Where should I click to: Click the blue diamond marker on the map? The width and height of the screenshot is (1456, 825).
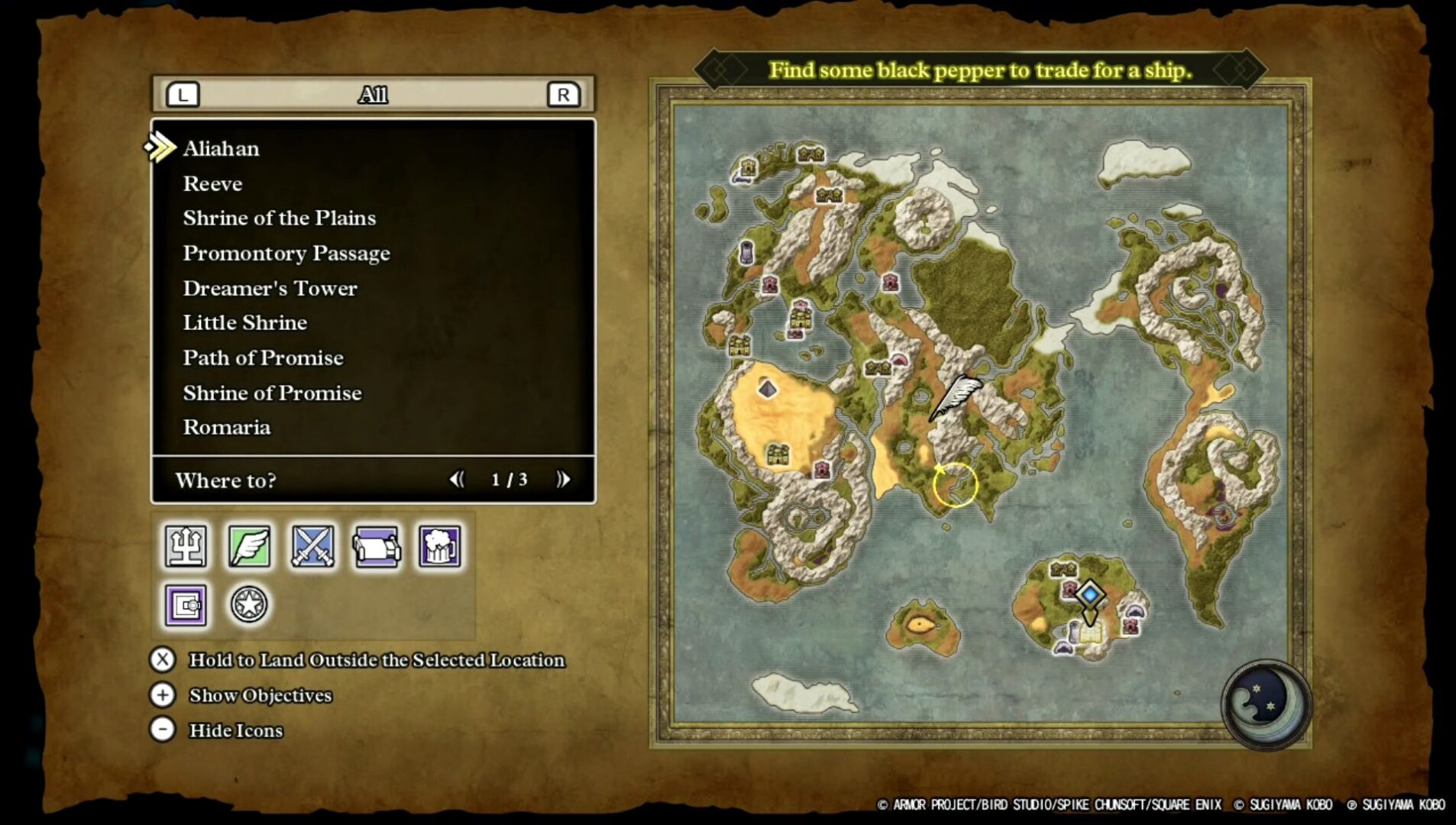click(1090, 594)
